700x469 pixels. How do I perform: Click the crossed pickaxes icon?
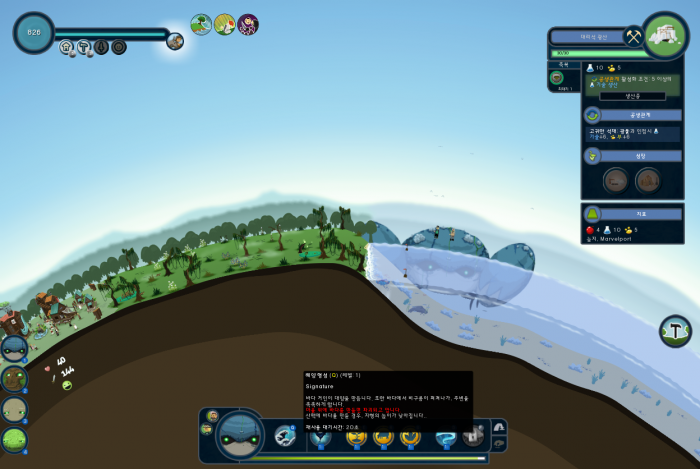coord(633,36)
